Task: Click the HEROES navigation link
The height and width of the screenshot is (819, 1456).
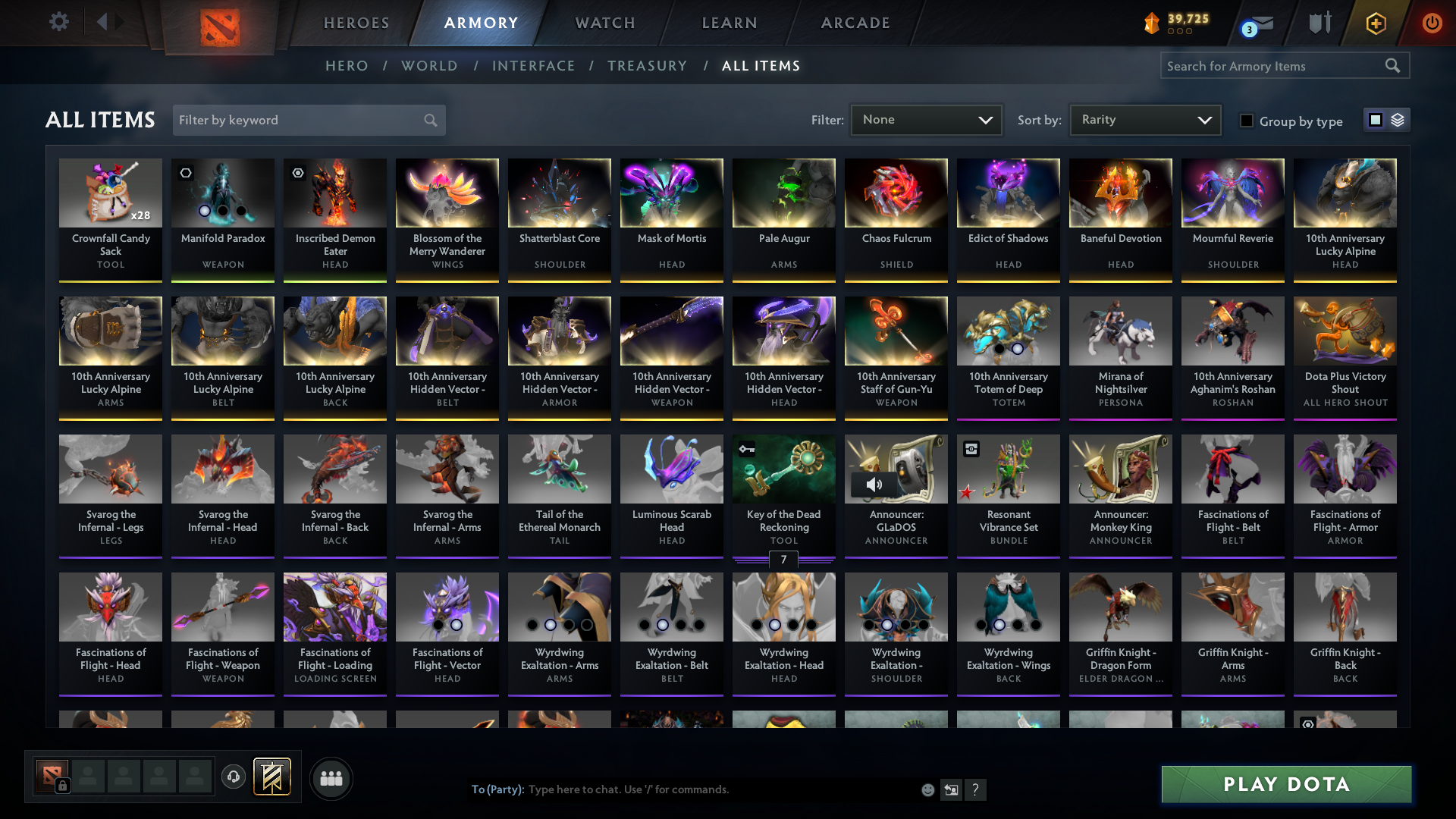Action: pyautogui.click(x=356, y=23)
